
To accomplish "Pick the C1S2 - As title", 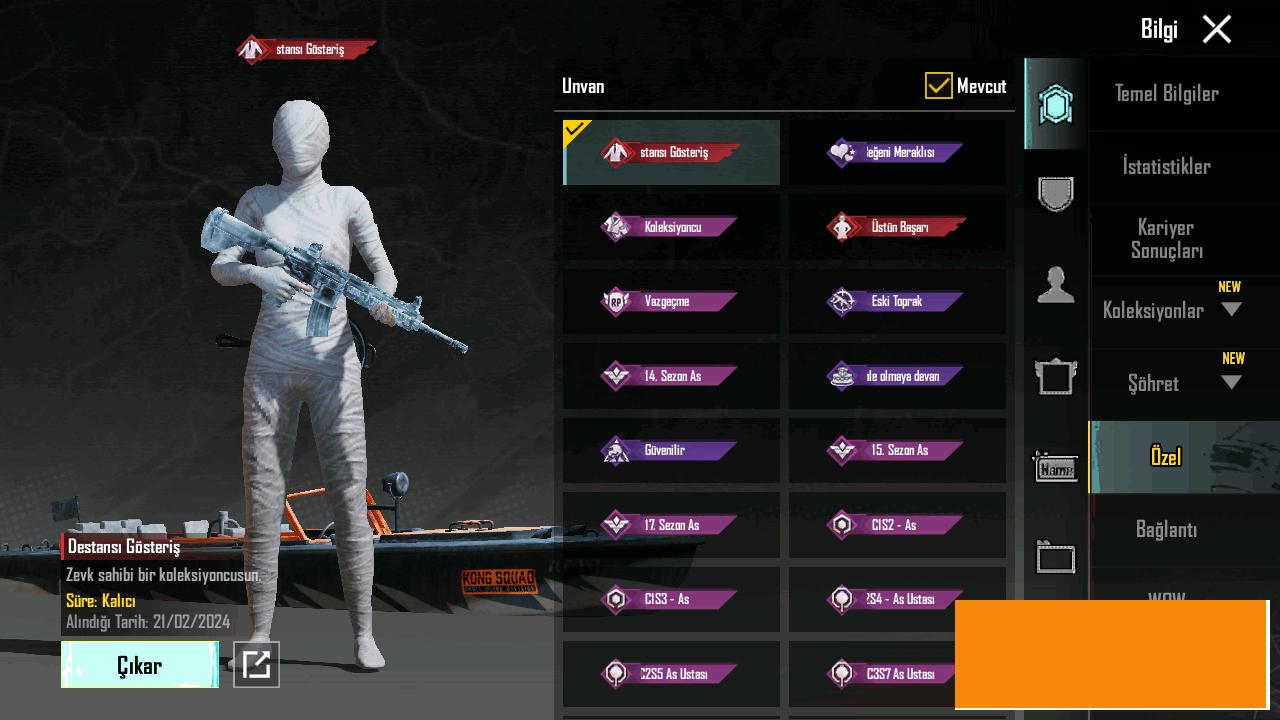I will 897,525.
